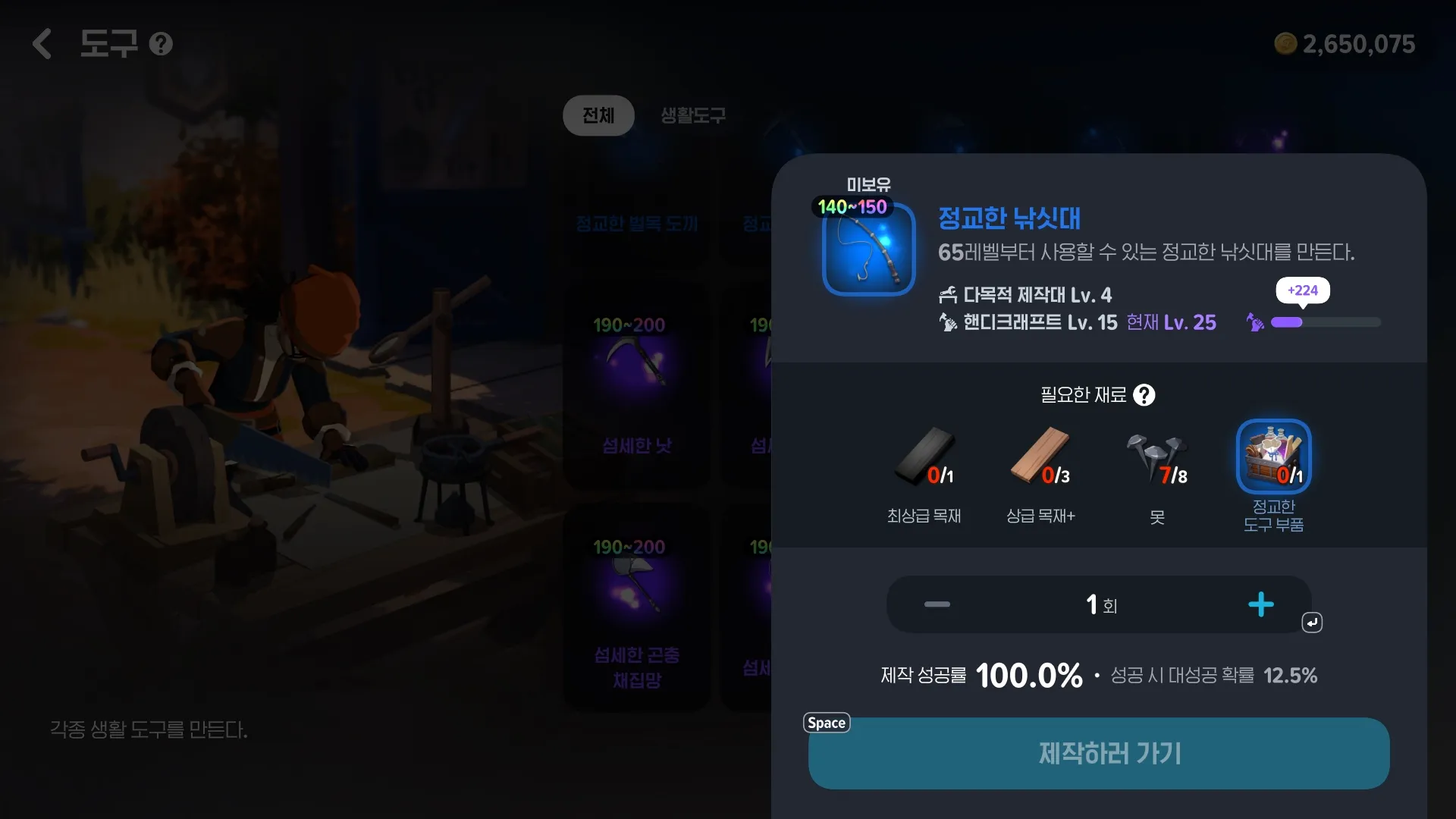This screenshot has height=819, width=1456.
Task: Go back using the left arrow
Action: tap(42, 43)
